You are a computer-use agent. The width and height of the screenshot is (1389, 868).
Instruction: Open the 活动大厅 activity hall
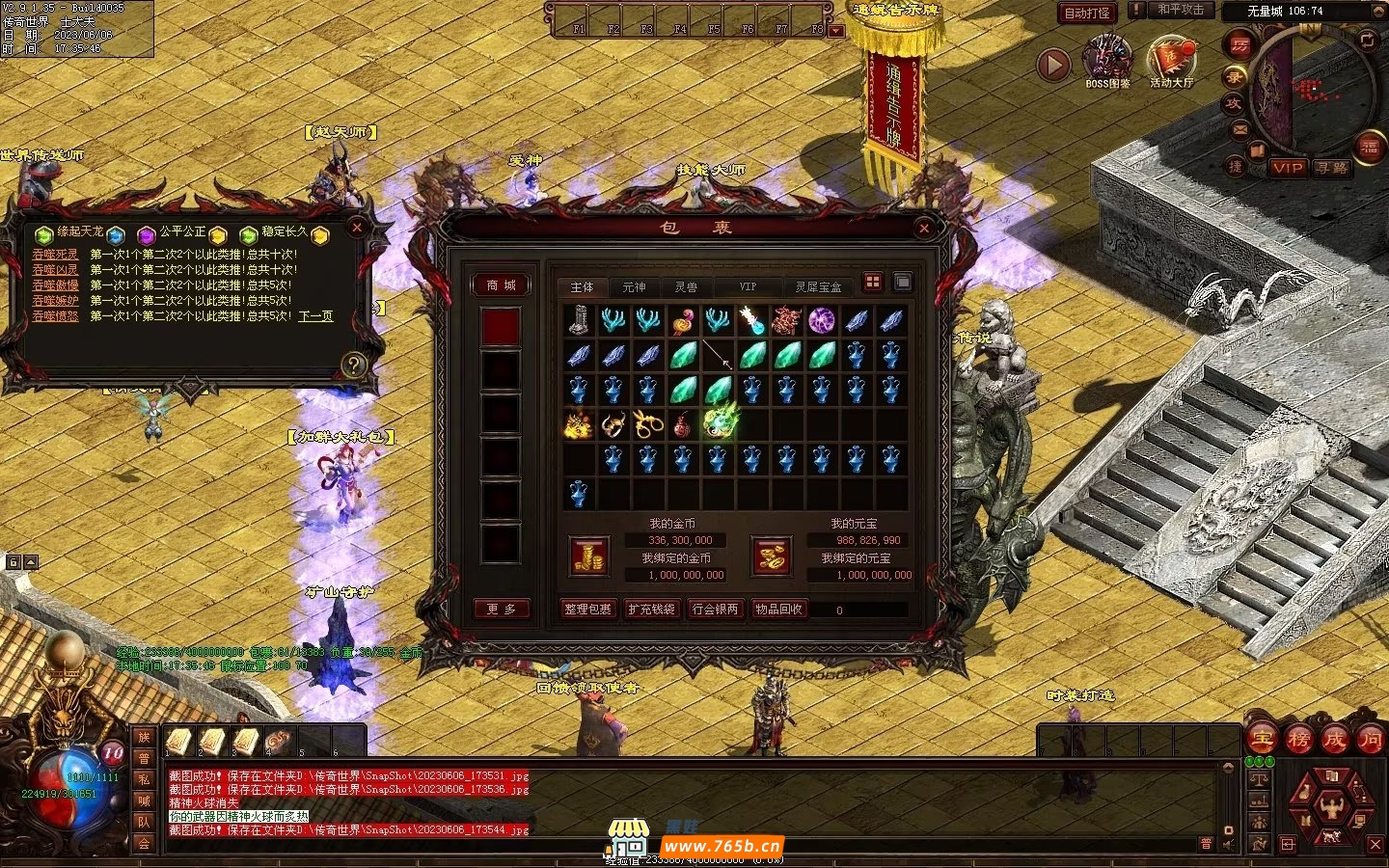1171,61
